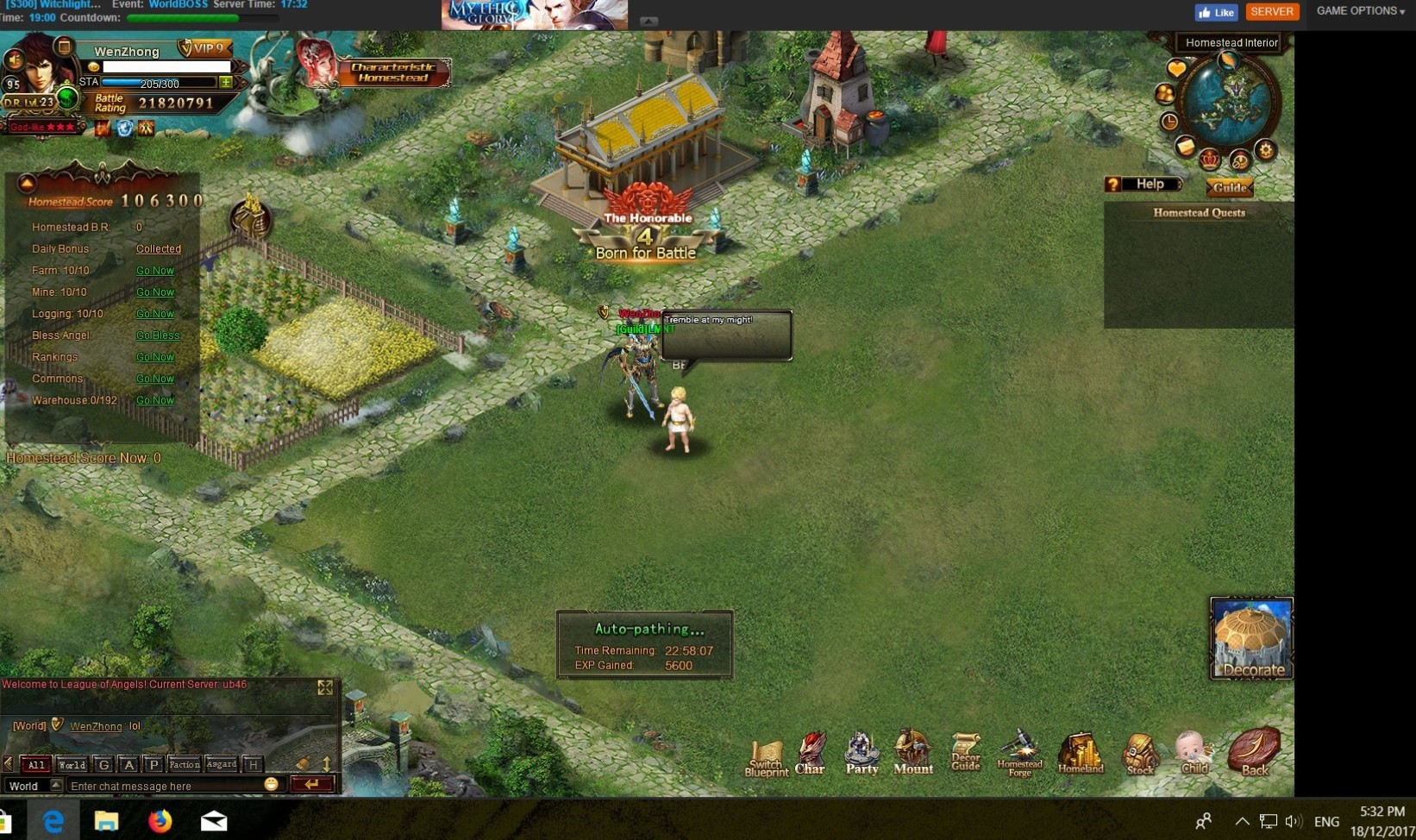Open the Stock storage icon

[x=1140, y=754]
